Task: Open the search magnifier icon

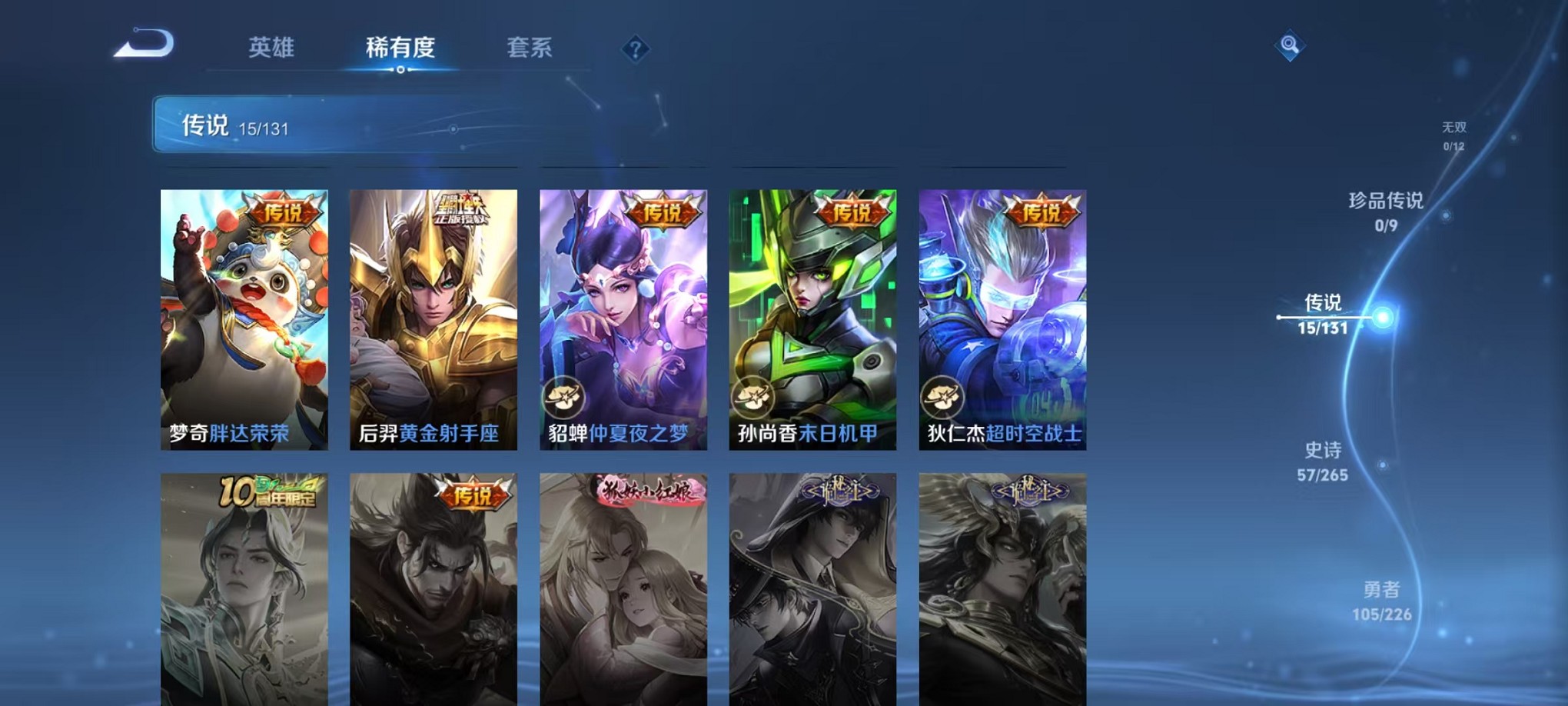Action: pyautogui.click(x=1288, y=45)
